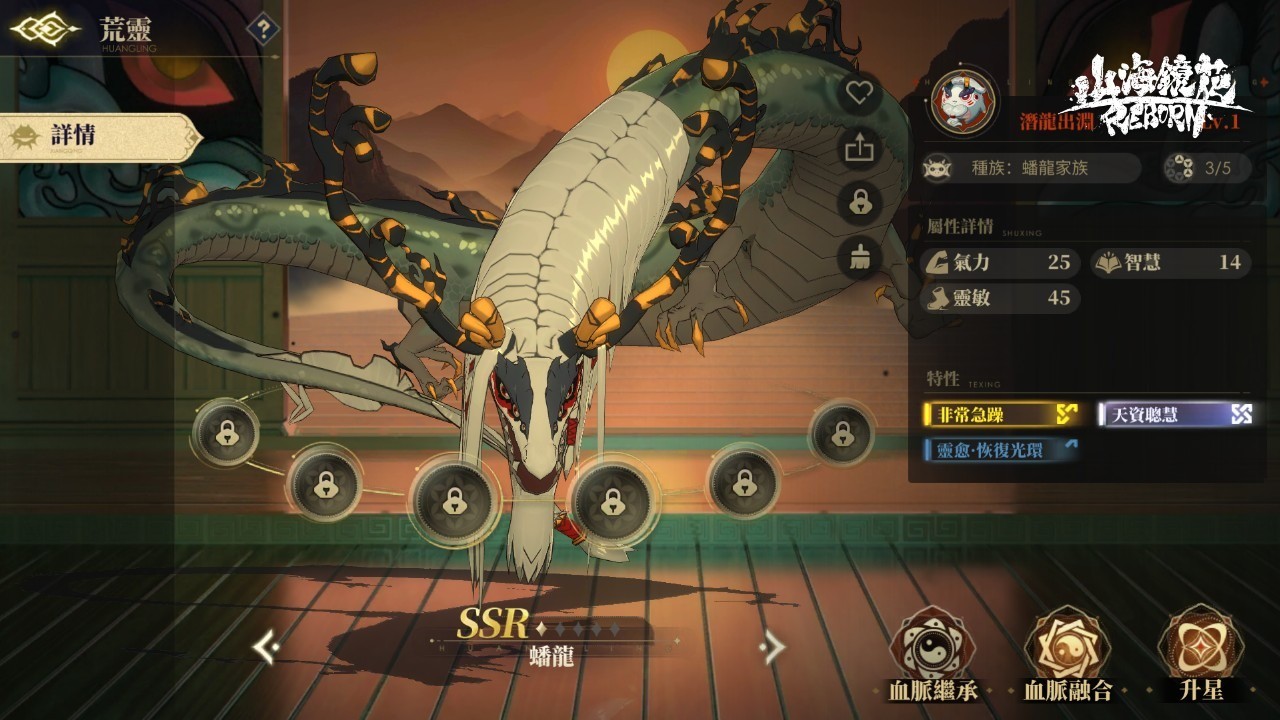The image size is (1280, 720).
Task: Select the 詳情 details tab
Action: coord(98,137)
